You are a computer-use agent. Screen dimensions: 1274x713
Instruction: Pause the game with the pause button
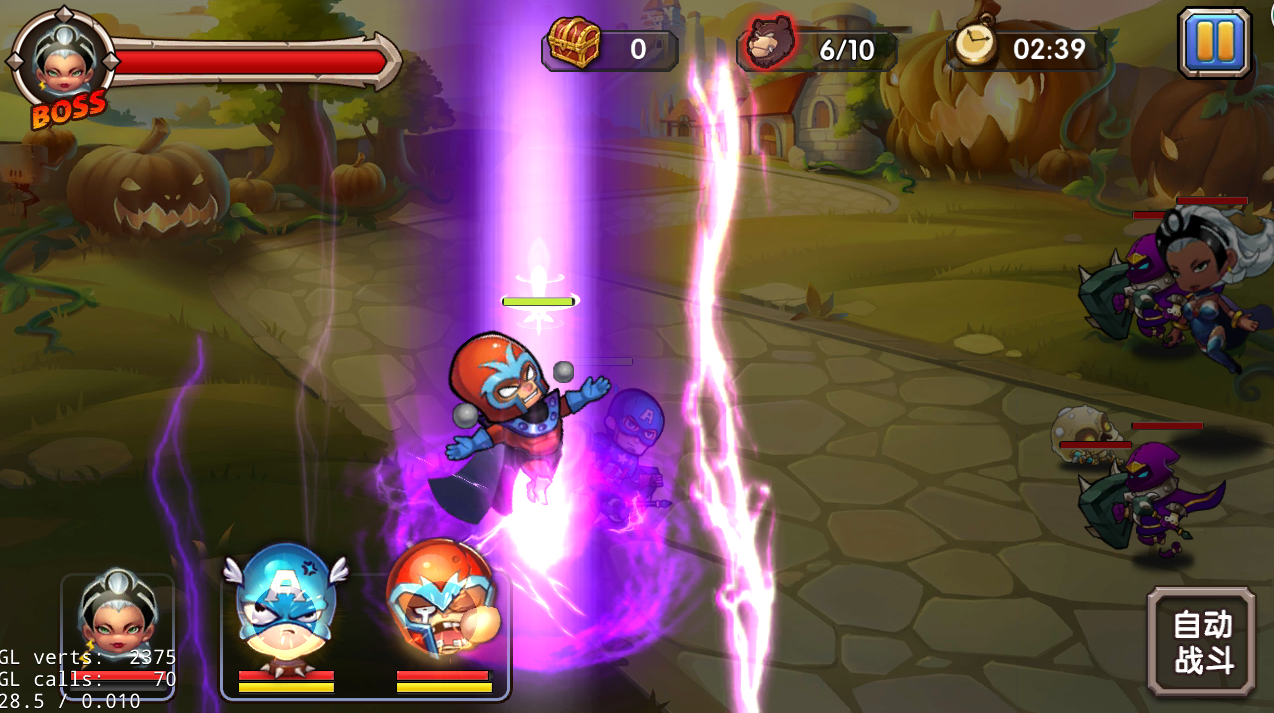coord(1214,42)
